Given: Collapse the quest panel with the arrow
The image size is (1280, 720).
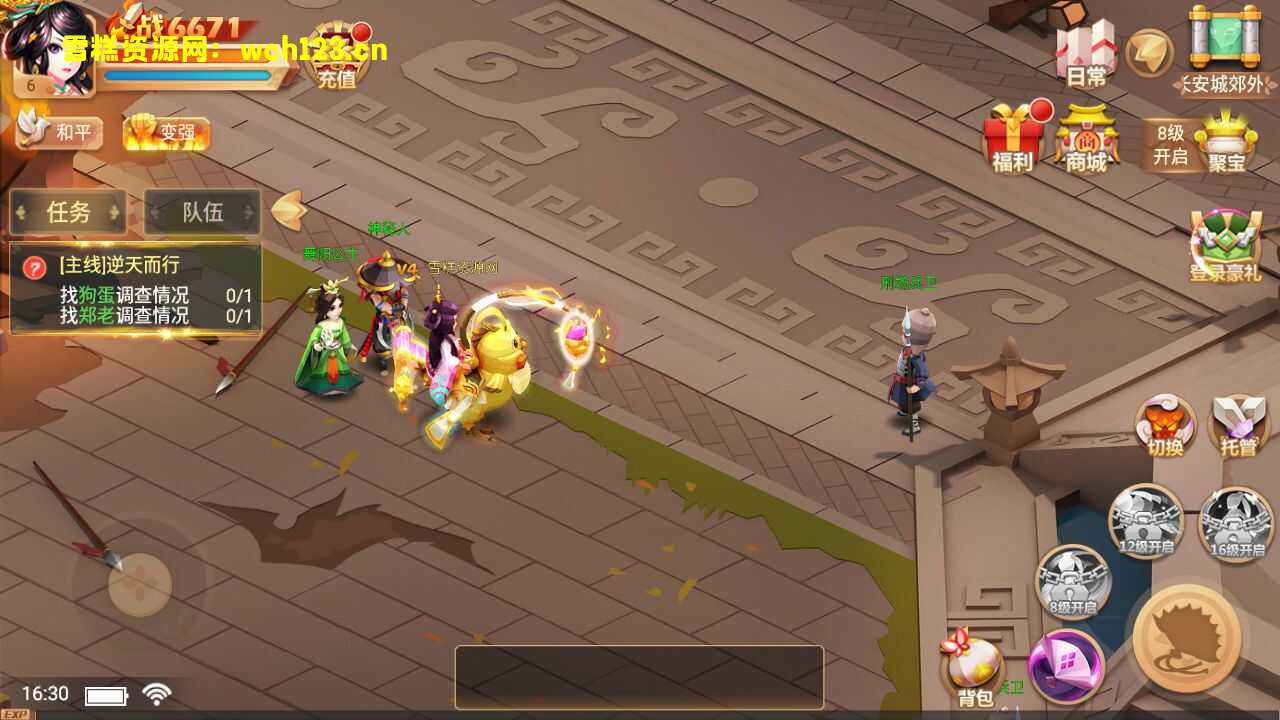Looking at the screenshot, I should coord(288,210).
